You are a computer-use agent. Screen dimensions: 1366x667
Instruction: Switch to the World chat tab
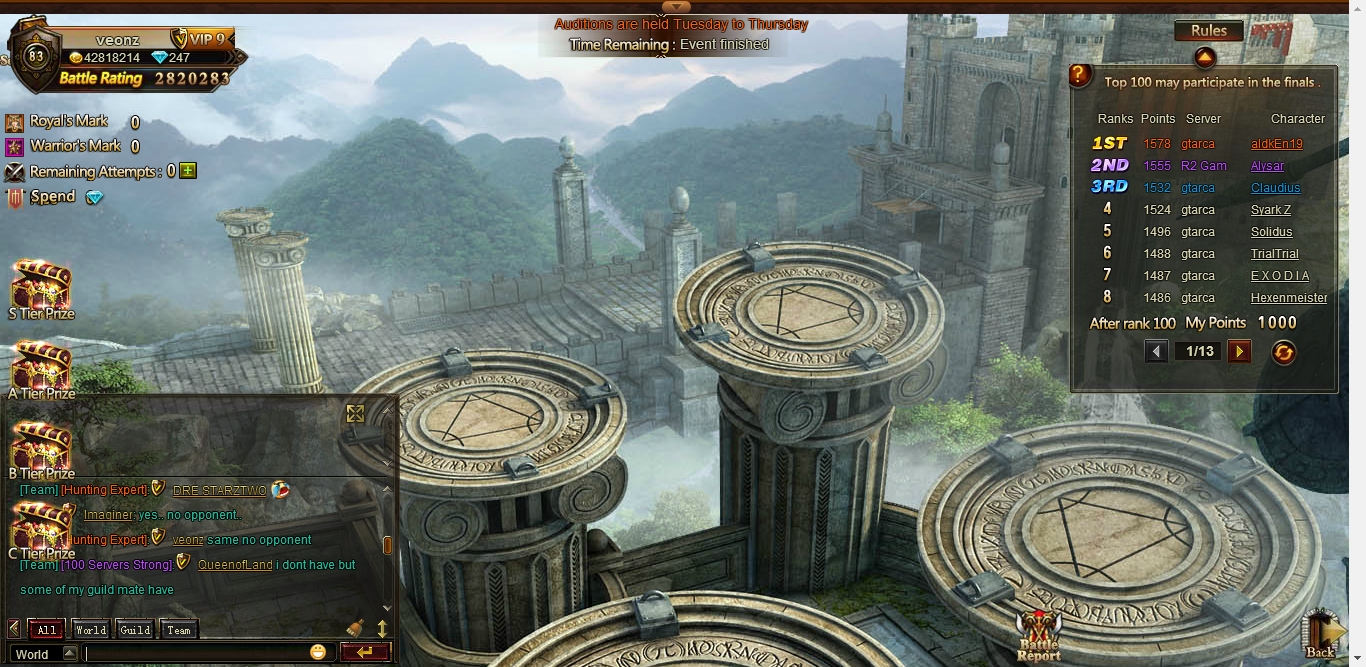pyautogui.click(x=90, y=630)
